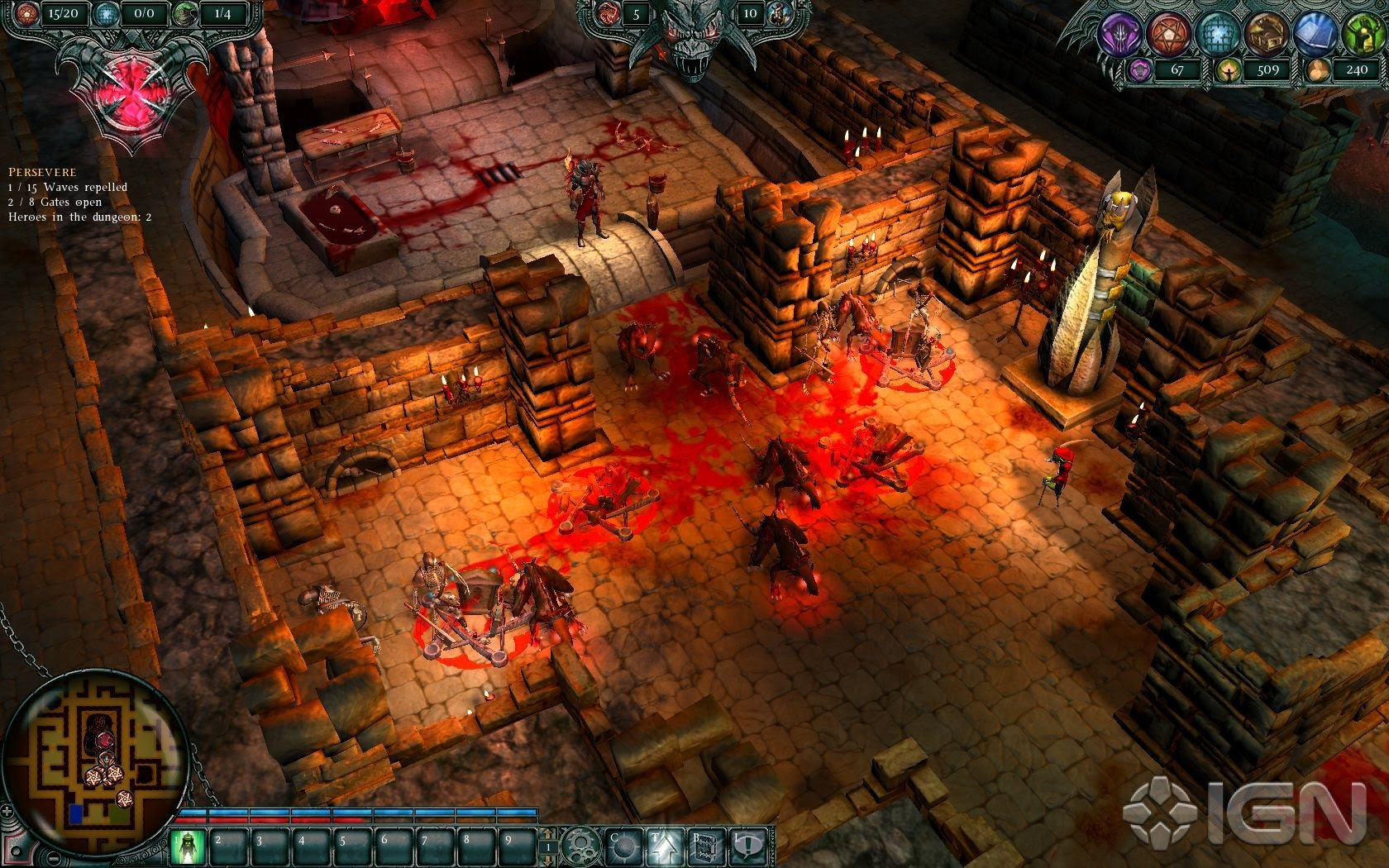
Task: Click the treasure chest resource icon
Action: coord(1266,33)
